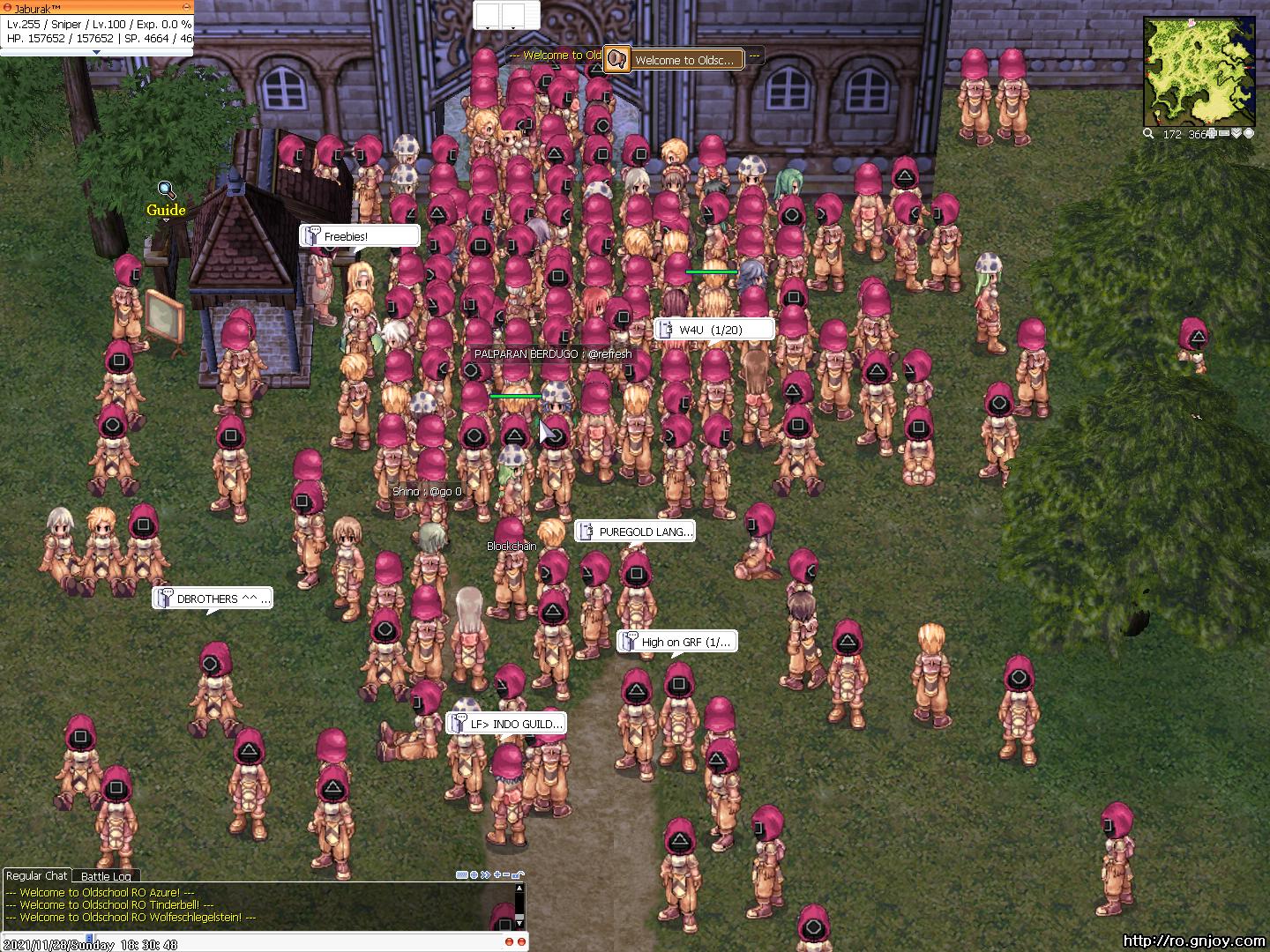Select the Regular Chat tab
The width and height of the screenshot is (1270, 952).
[x=37, y=875]
